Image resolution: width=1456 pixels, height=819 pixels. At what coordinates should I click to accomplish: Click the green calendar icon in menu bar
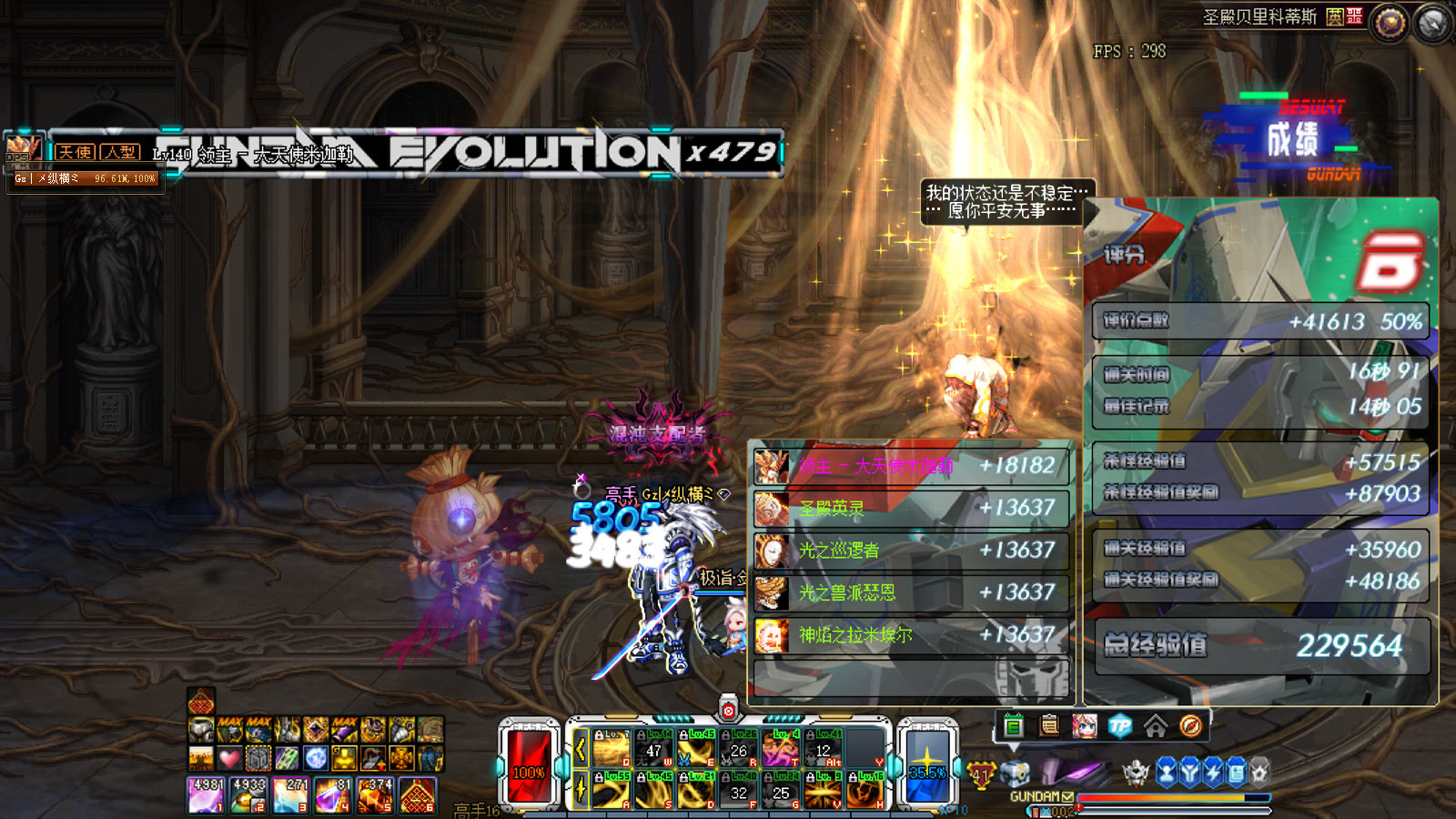click(1014, 725)
